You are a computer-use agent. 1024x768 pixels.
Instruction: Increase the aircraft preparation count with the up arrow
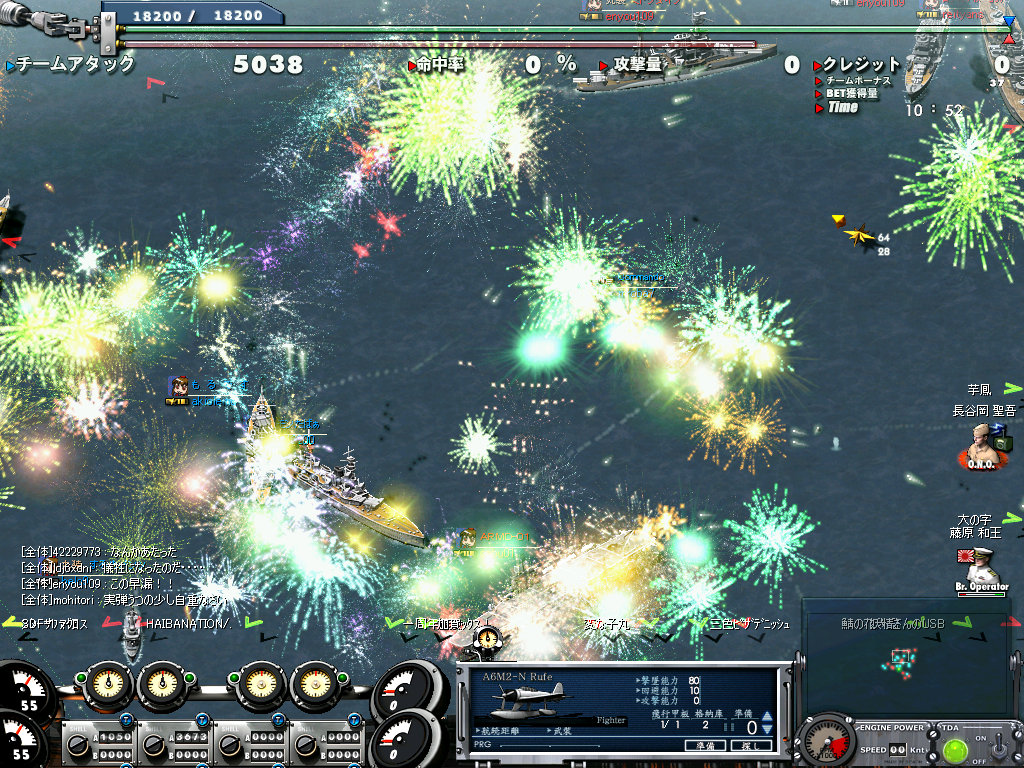click(766, 717)
